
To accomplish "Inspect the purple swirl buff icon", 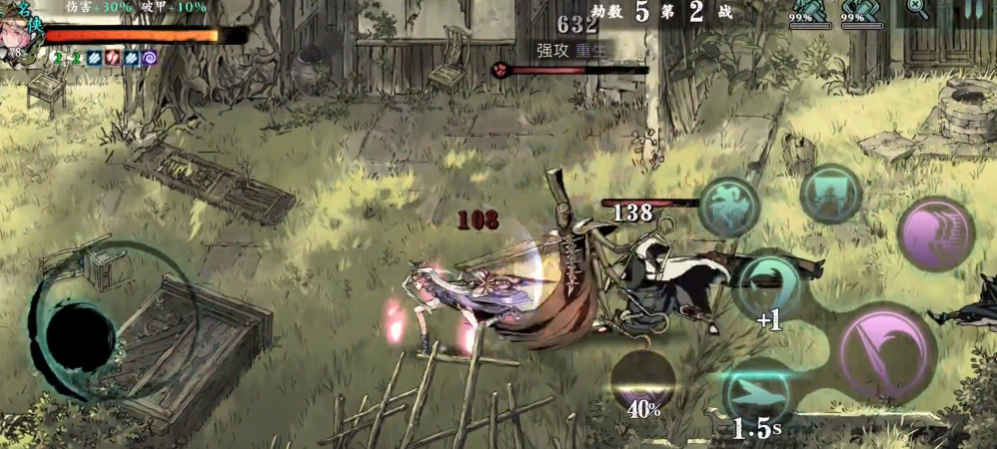I will tap(150, 59).
